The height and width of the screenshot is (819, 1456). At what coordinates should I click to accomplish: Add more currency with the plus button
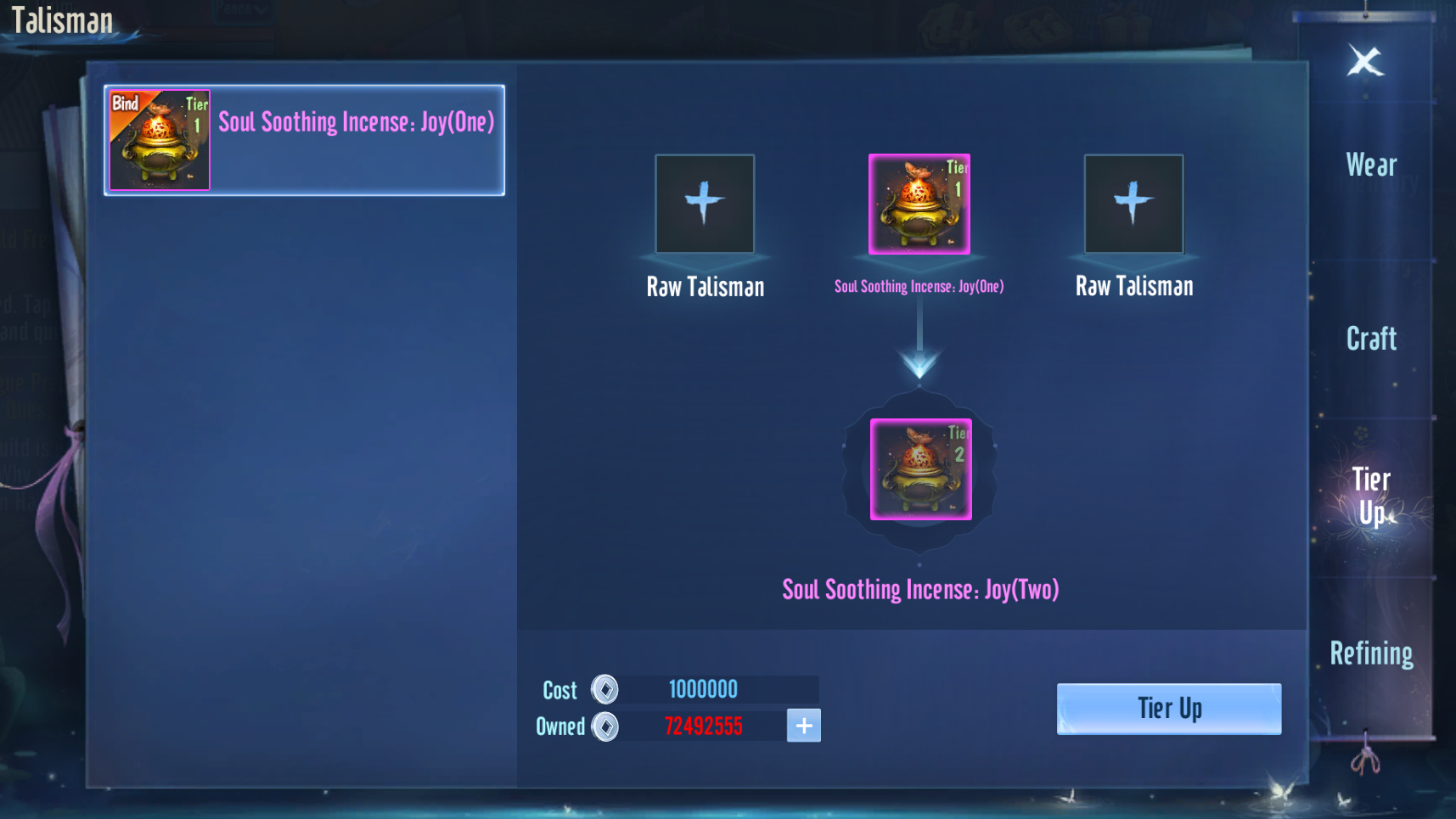click(x=803, y=726)
